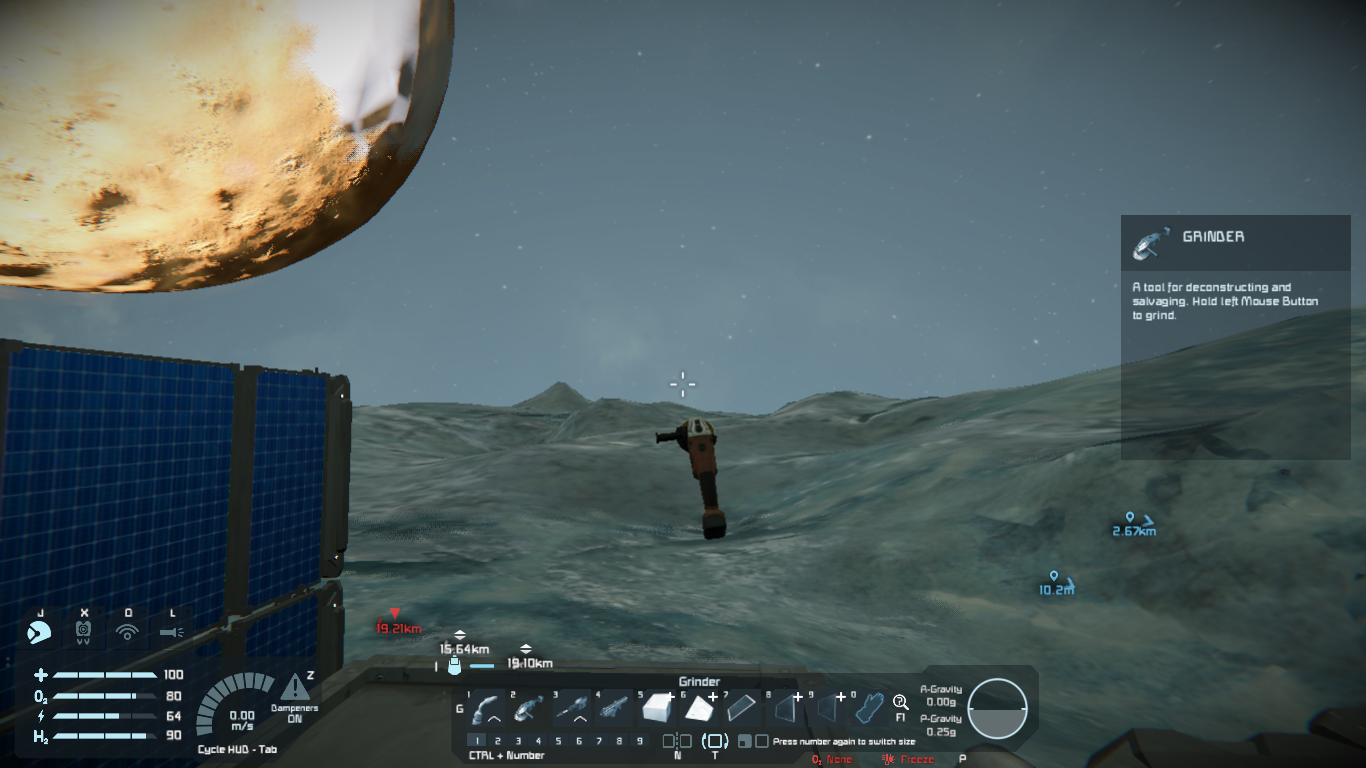
Task: Toggle the flashlight icon
Action: 172,632
